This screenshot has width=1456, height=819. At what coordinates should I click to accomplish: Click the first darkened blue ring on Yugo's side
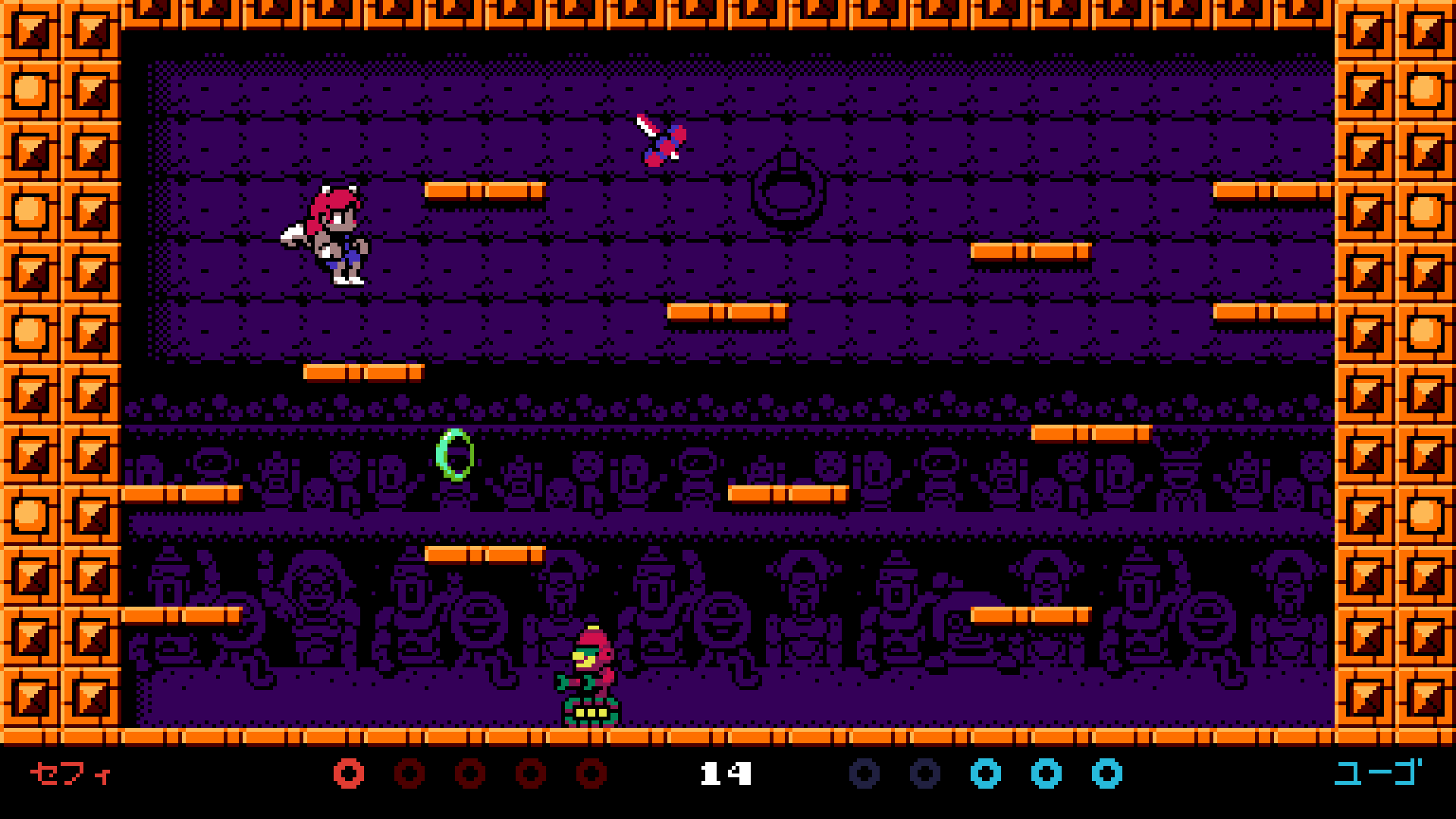(x=864, y=774)
